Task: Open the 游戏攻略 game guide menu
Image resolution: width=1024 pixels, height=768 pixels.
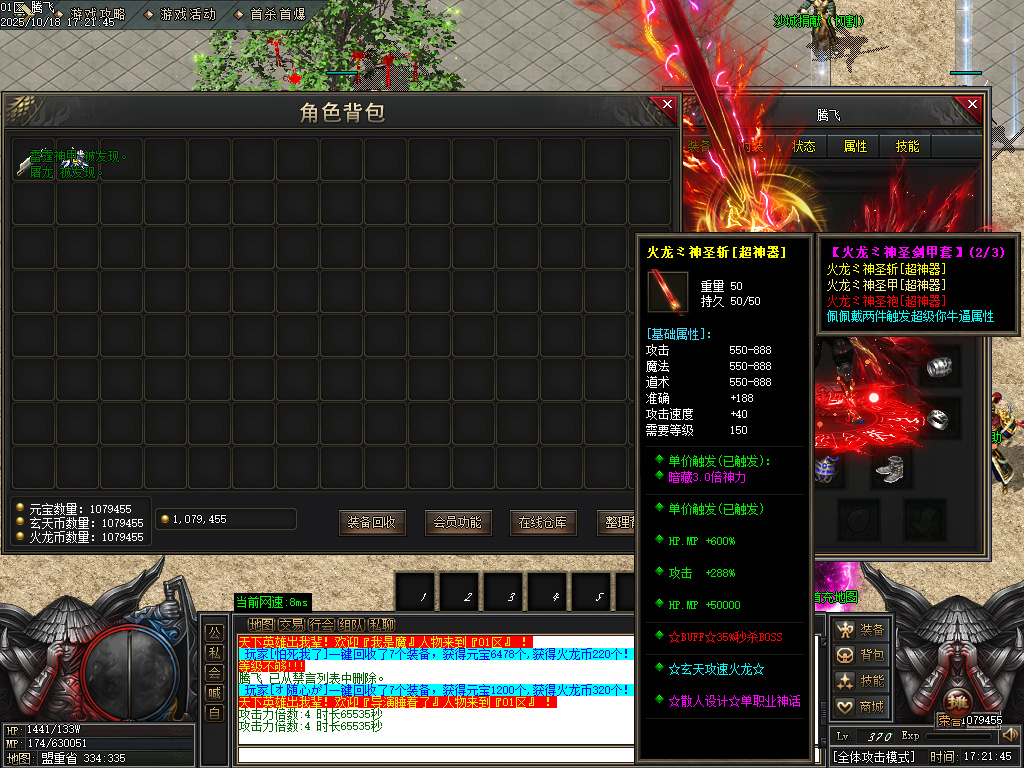Action: pyautogui.click(x=97, y=14)
